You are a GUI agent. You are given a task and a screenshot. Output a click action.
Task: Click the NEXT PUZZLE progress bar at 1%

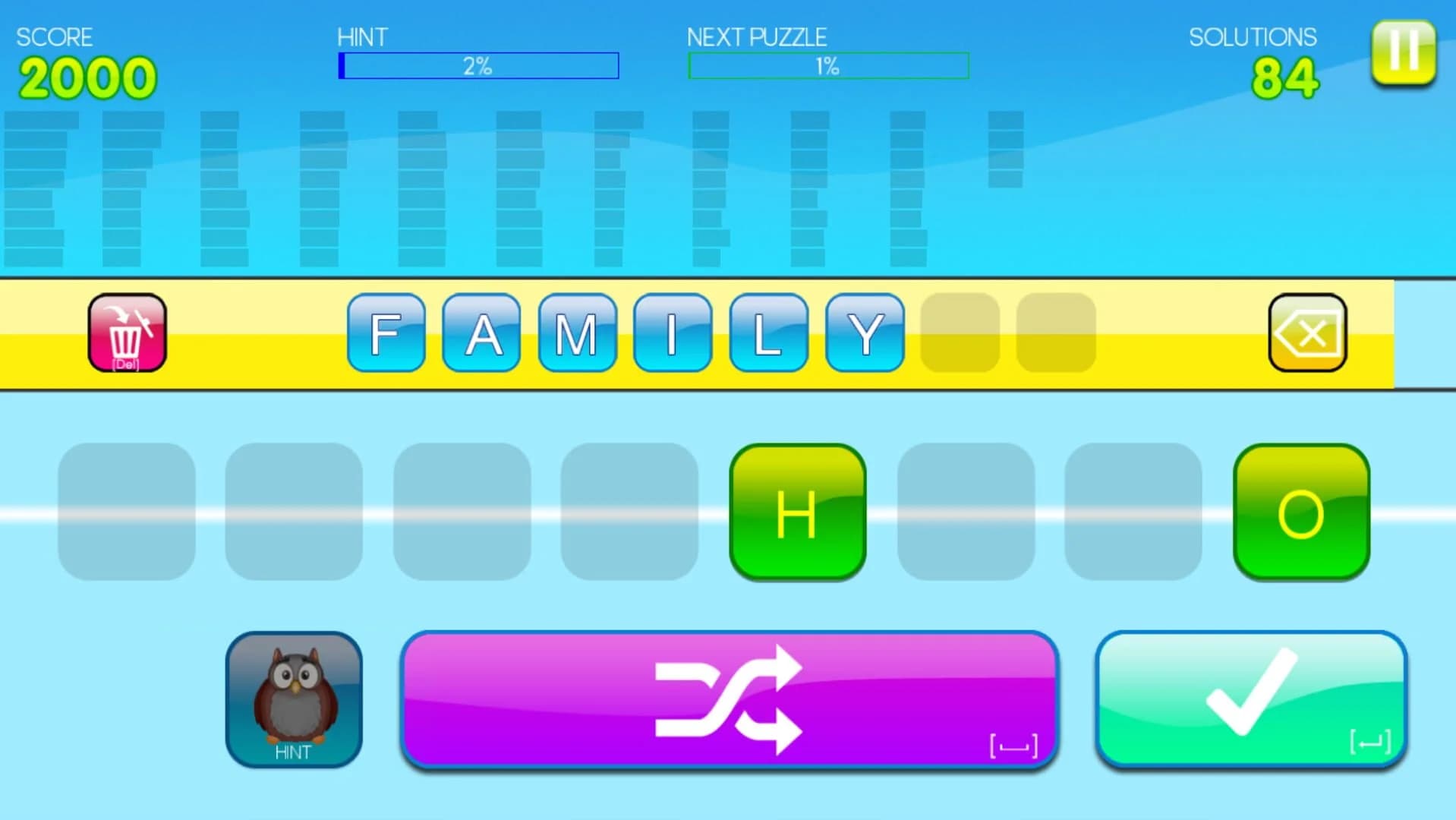coord(827,65)
